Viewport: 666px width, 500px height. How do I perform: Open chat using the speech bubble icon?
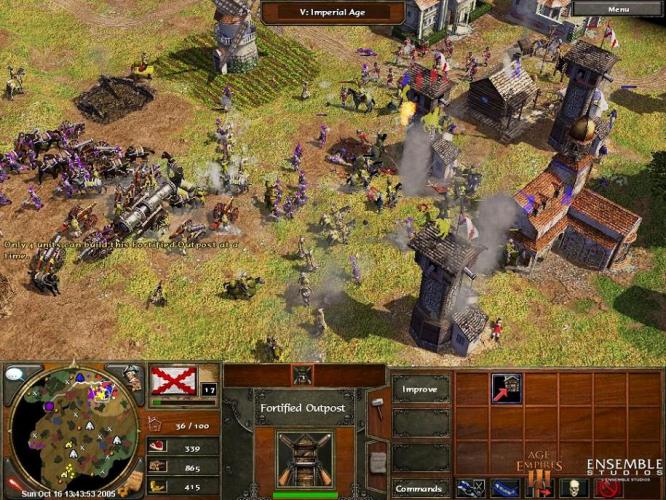point(15,373)
